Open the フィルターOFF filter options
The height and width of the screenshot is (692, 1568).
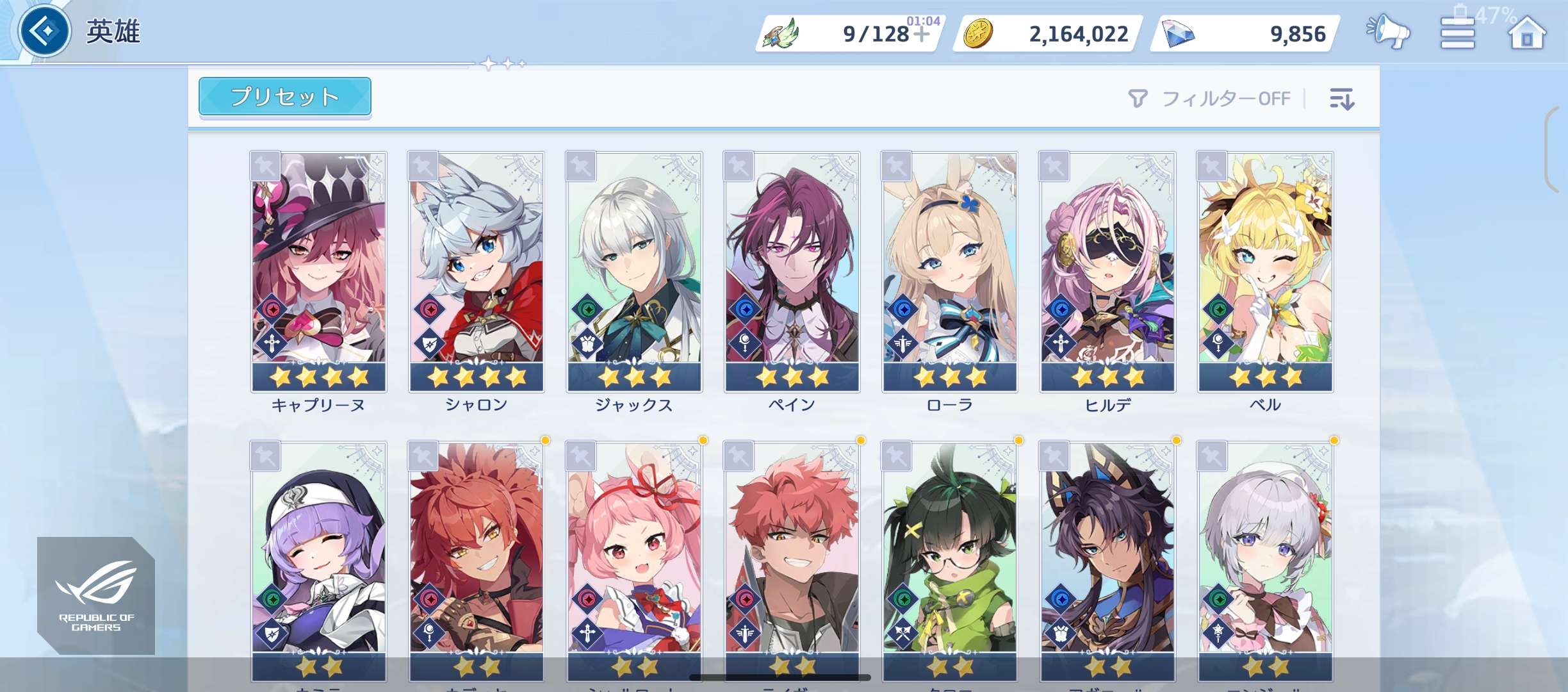pyautogui.click(x=1209, y=99)
